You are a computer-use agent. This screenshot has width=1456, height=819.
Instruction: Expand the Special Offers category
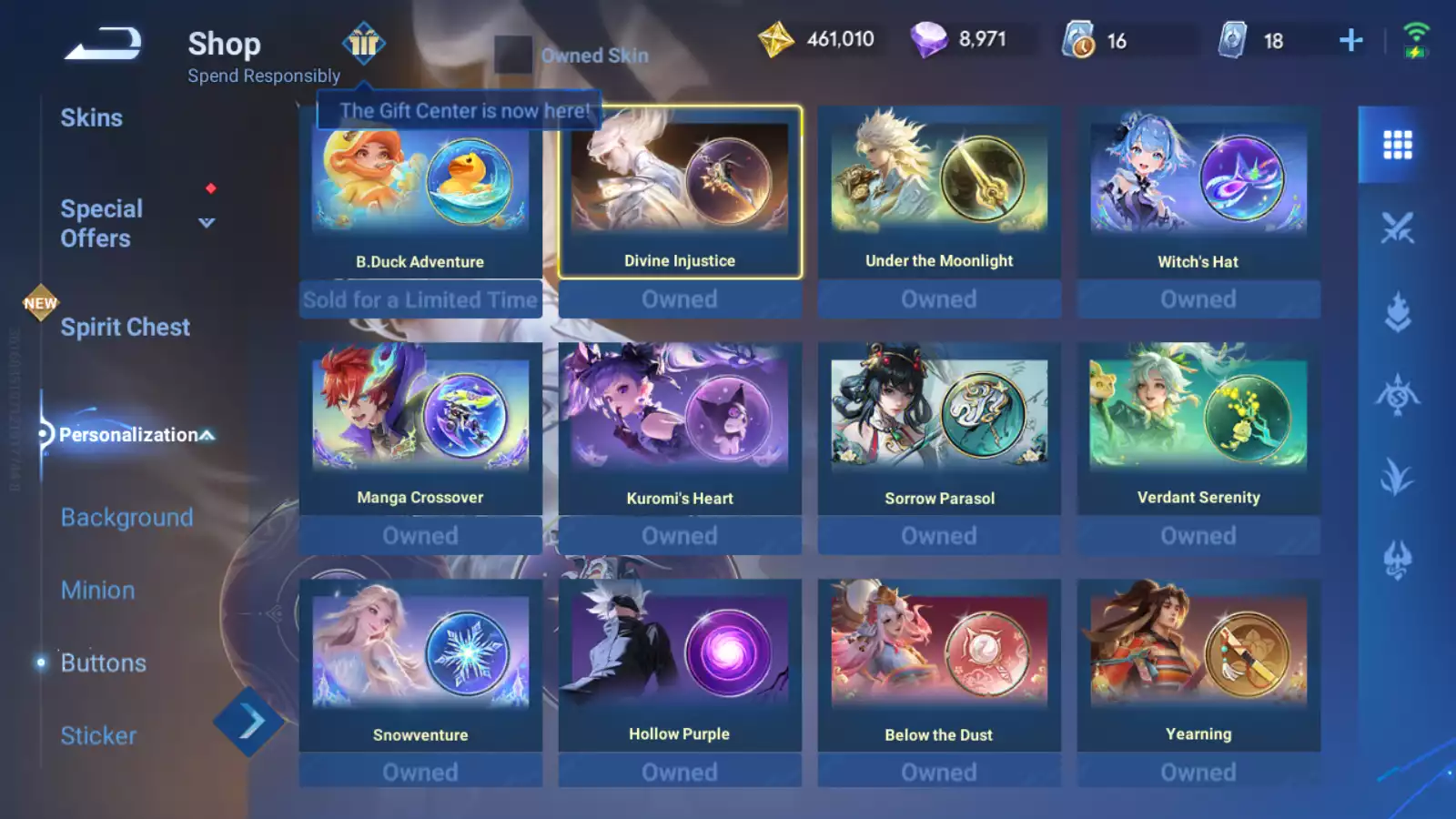tap(207, 223)
